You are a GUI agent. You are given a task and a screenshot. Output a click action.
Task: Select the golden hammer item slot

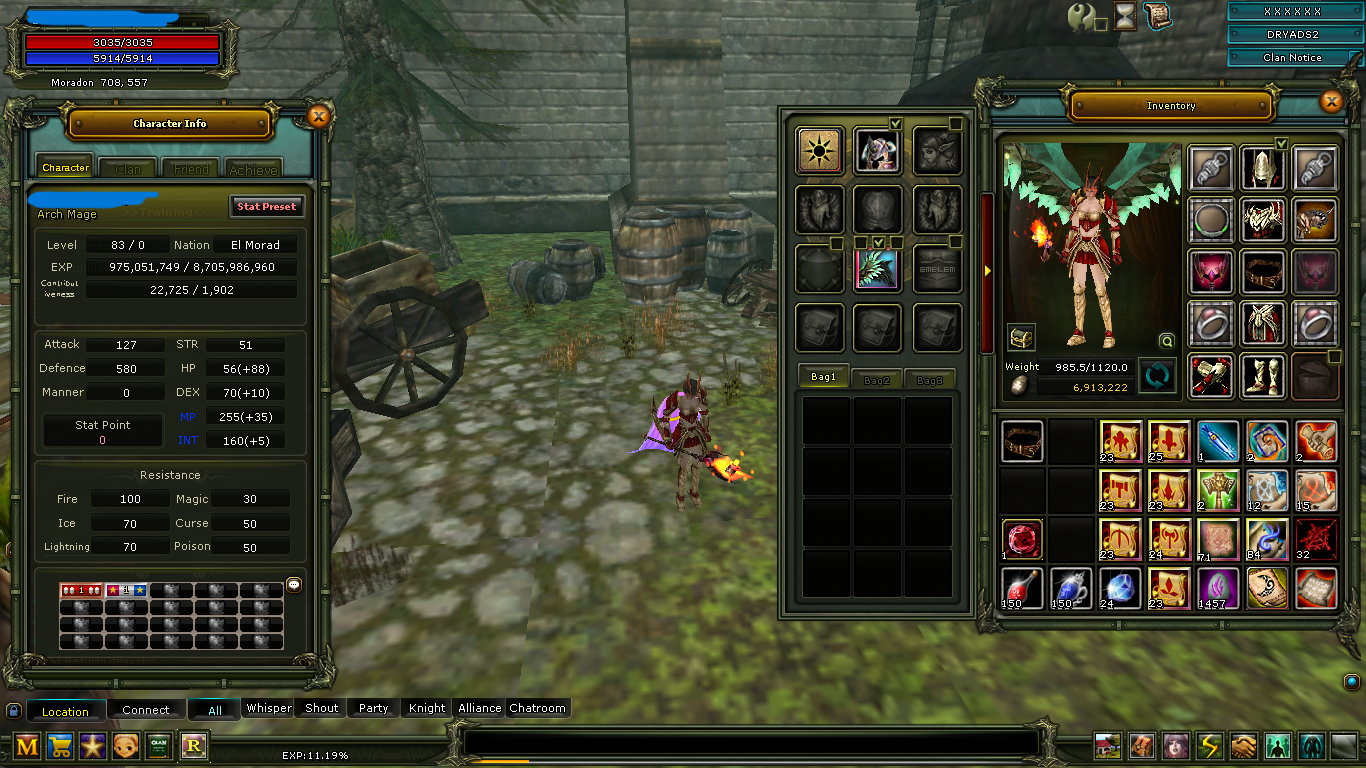click(x=1218, y=490)
